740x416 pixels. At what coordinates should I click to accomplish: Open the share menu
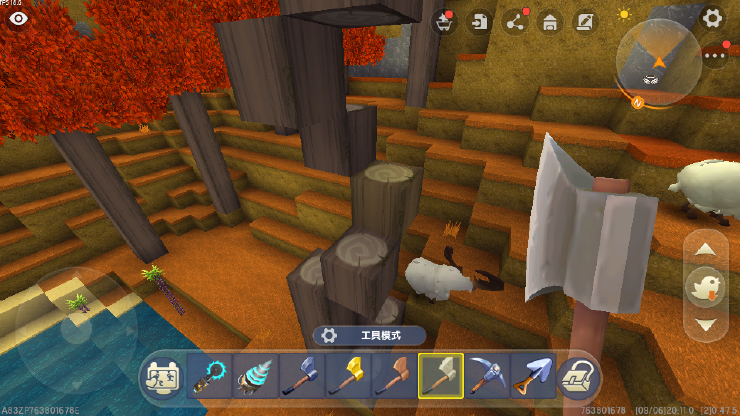click(516, 22)
